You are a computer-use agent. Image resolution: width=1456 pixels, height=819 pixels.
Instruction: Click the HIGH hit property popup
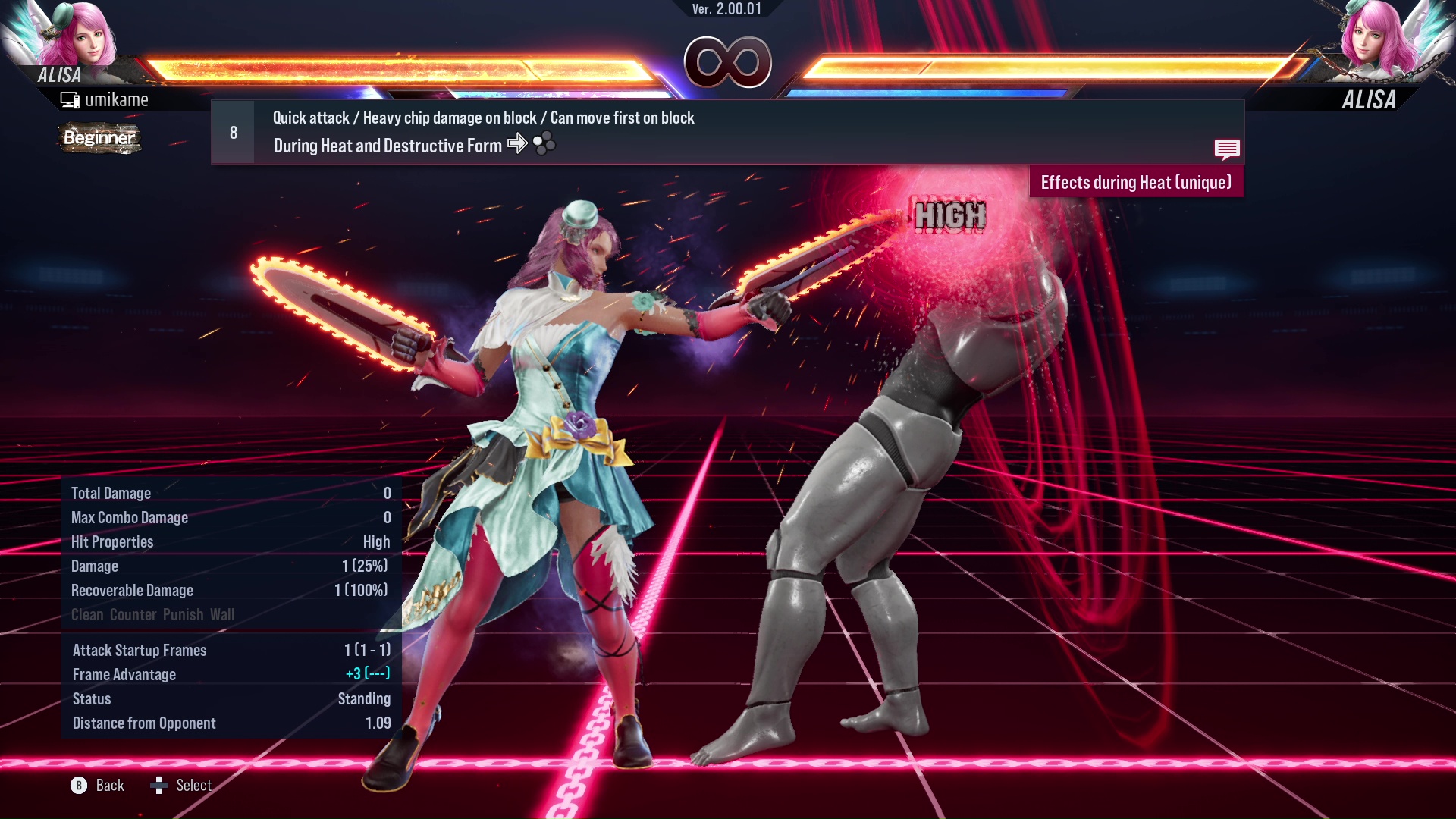pyautogui.click(x=950, y=216)
